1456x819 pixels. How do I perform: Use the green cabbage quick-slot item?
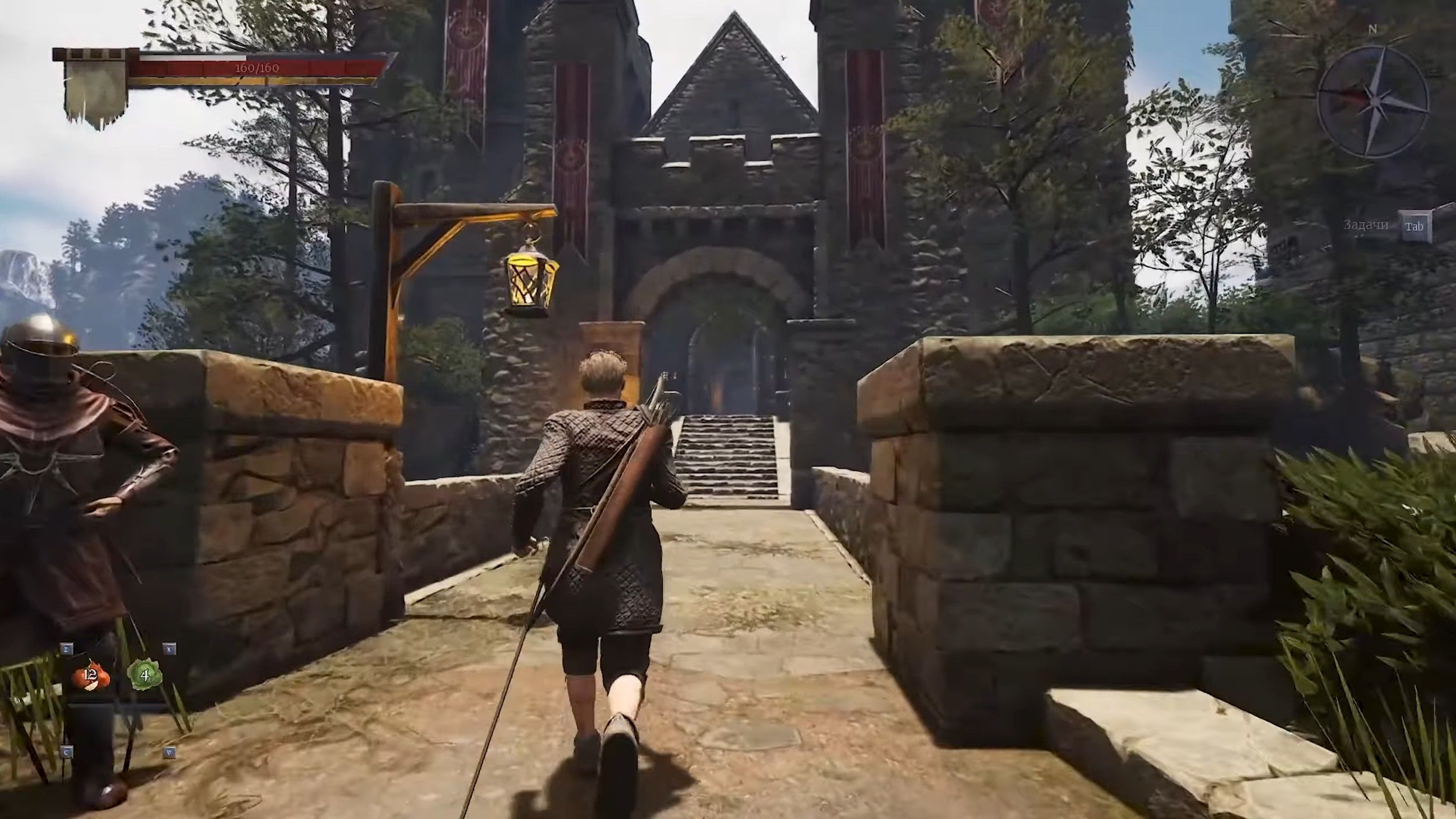(144, 675)
